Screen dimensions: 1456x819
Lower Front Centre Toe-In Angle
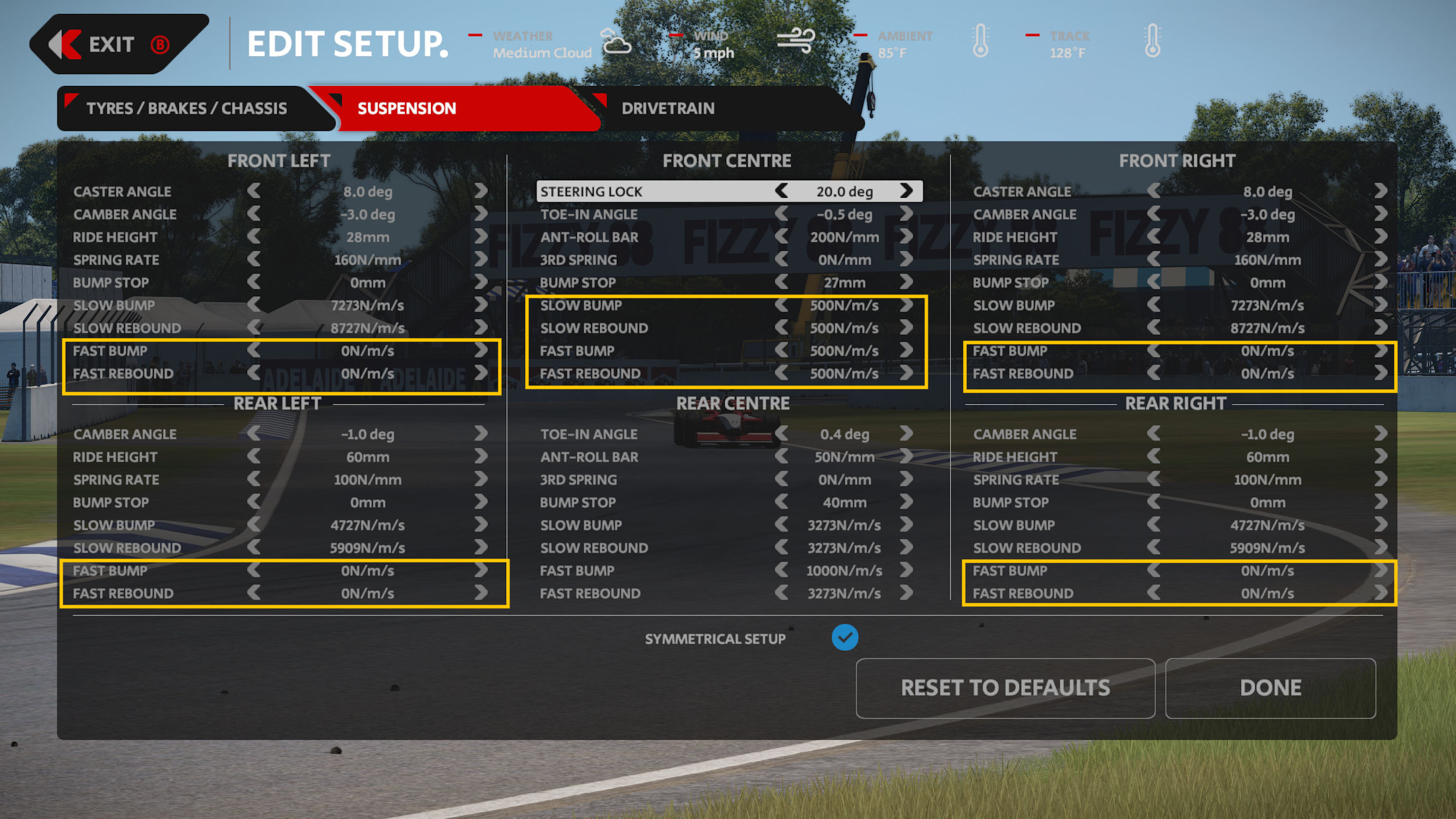[x=782, y=214]
